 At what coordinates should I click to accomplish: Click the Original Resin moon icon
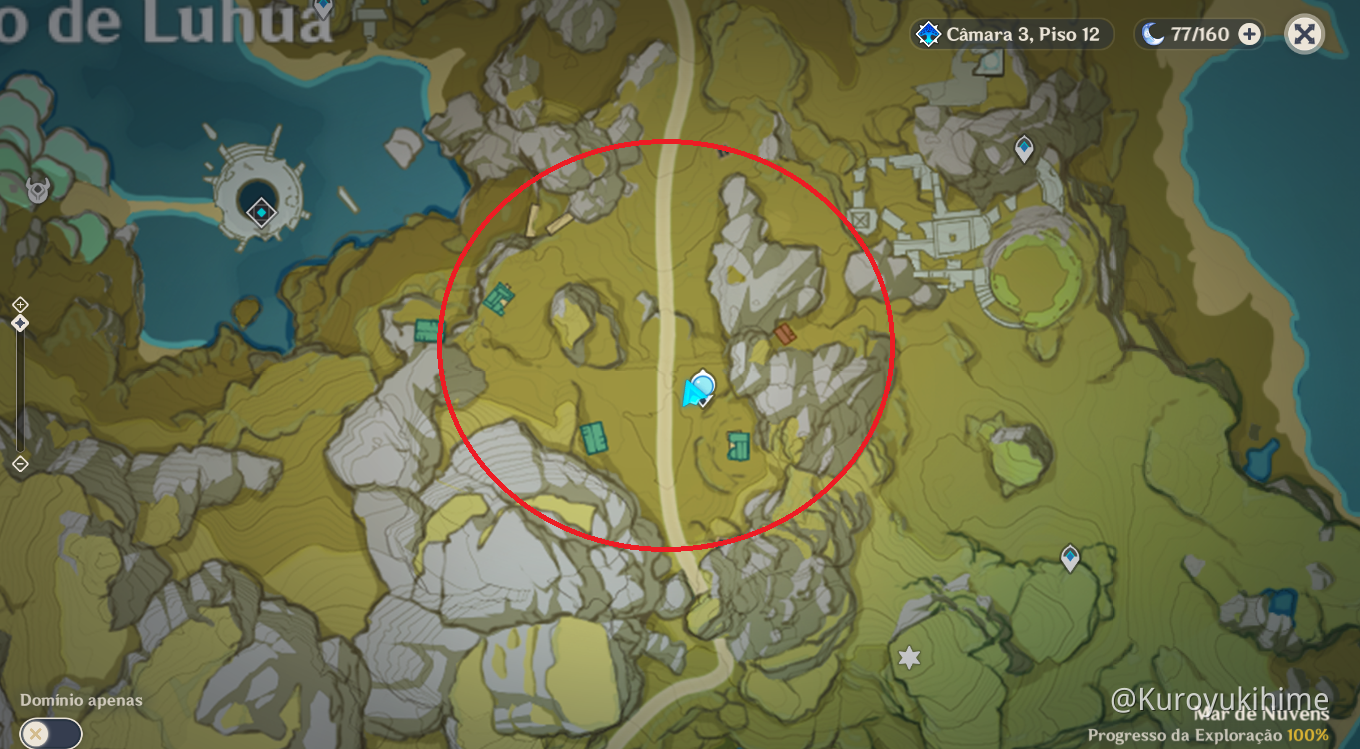[x=1151, y=33]
